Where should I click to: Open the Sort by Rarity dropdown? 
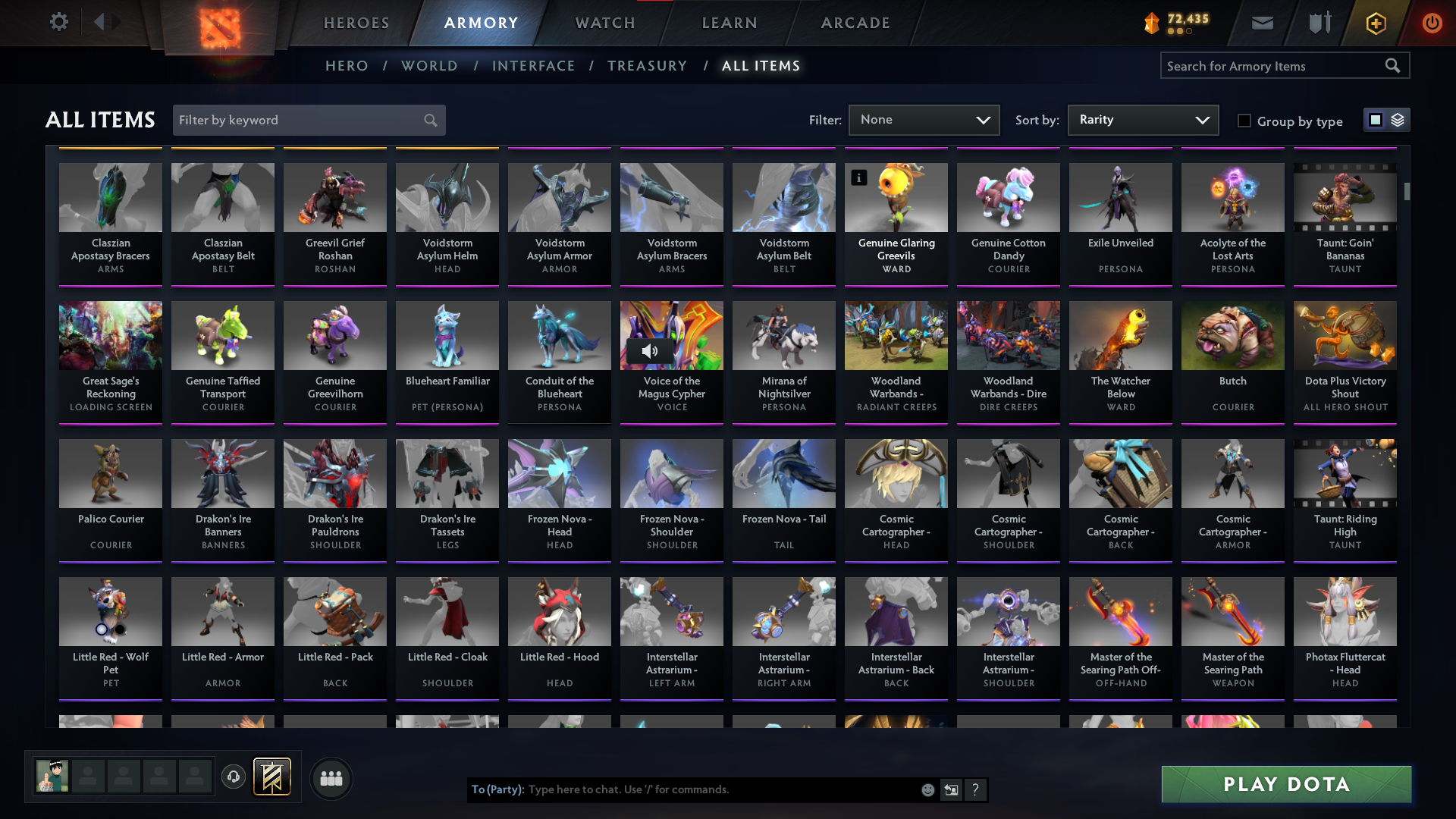coord(1142,120)
